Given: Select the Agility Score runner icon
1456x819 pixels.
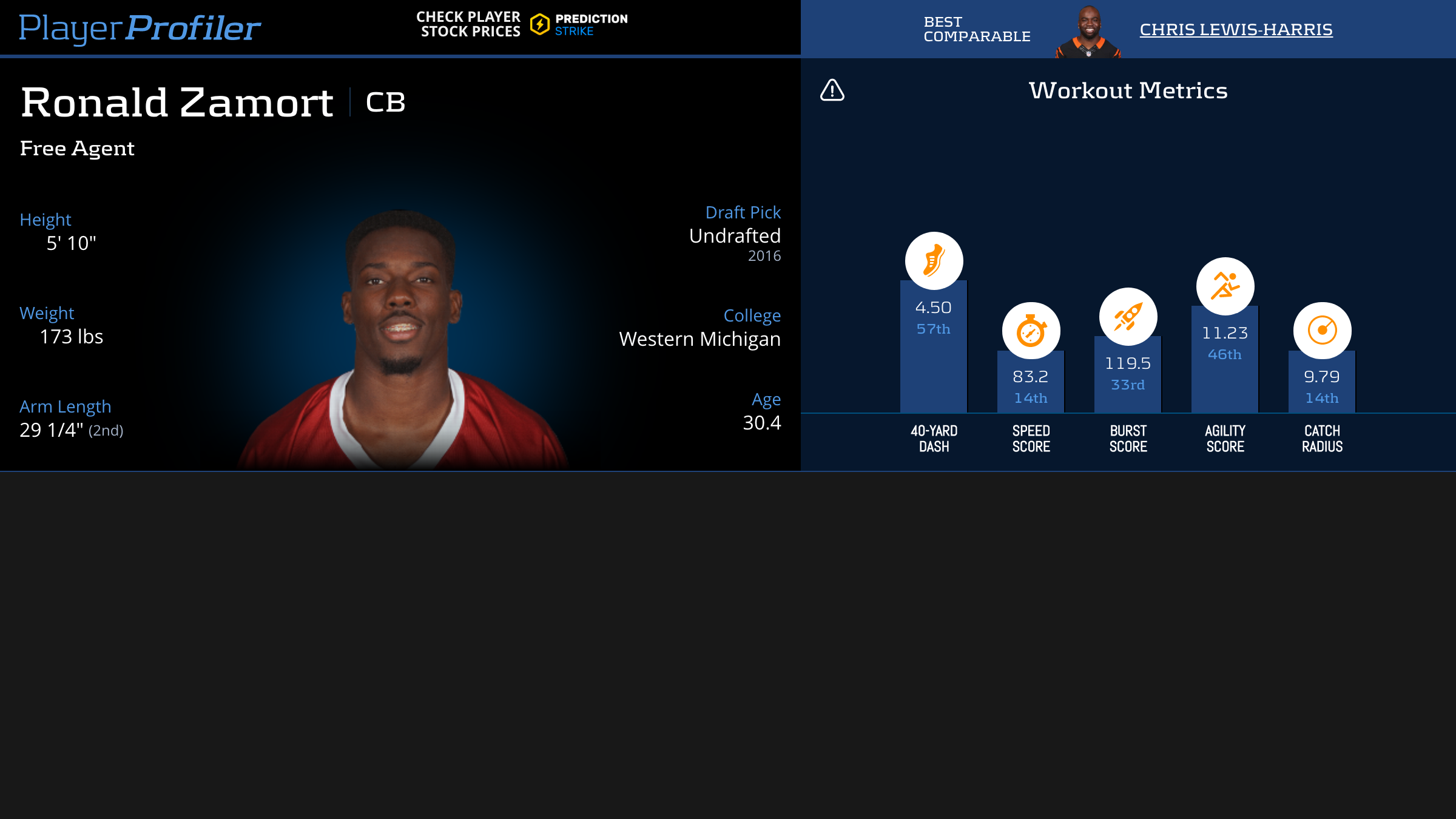Looking at the screenshot, I should pos(1225,286).
